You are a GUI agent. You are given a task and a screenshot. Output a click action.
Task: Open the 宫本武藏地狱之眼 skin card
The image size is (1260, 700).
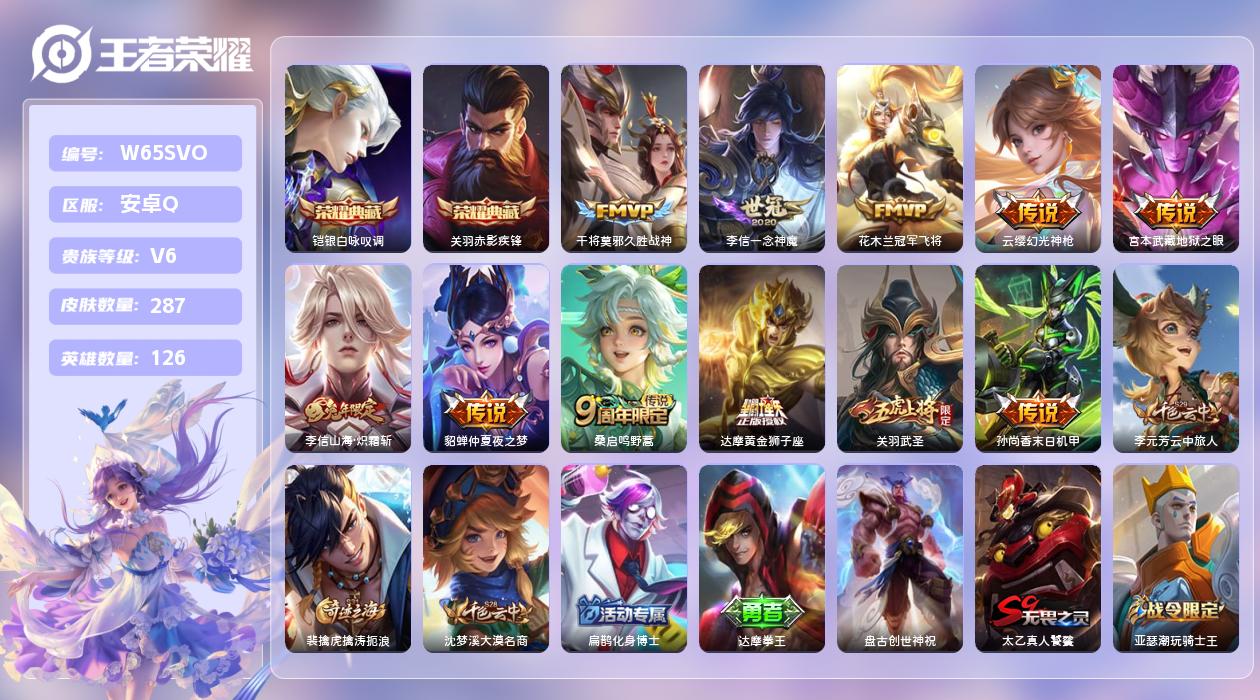pyautogui.click(x=1176, y=158)
